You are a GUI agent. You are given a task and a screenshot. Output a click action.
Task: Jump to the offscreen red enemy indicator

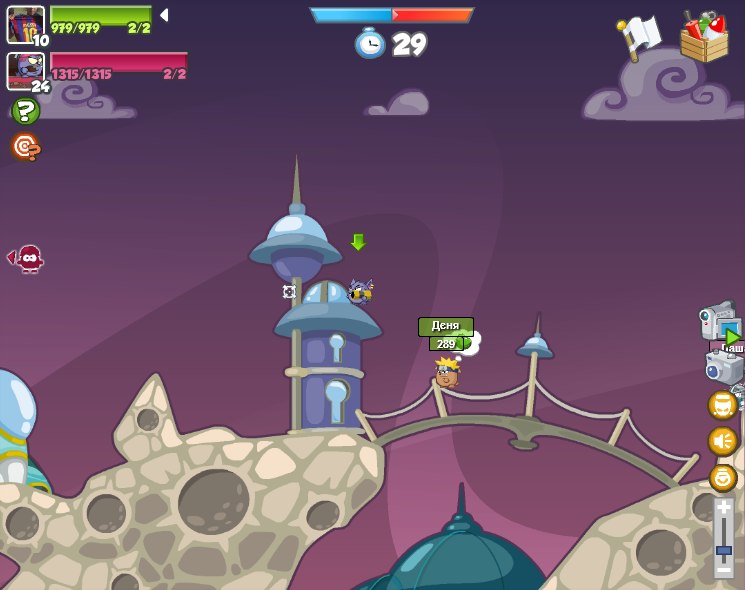27,259
